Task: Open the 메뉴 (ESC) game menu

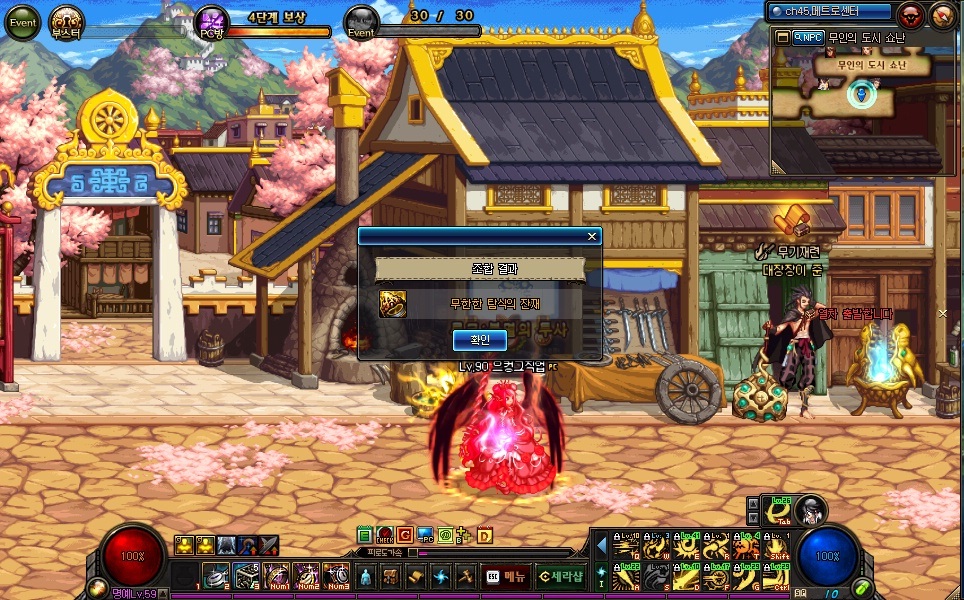Action: tap(506, 576)
